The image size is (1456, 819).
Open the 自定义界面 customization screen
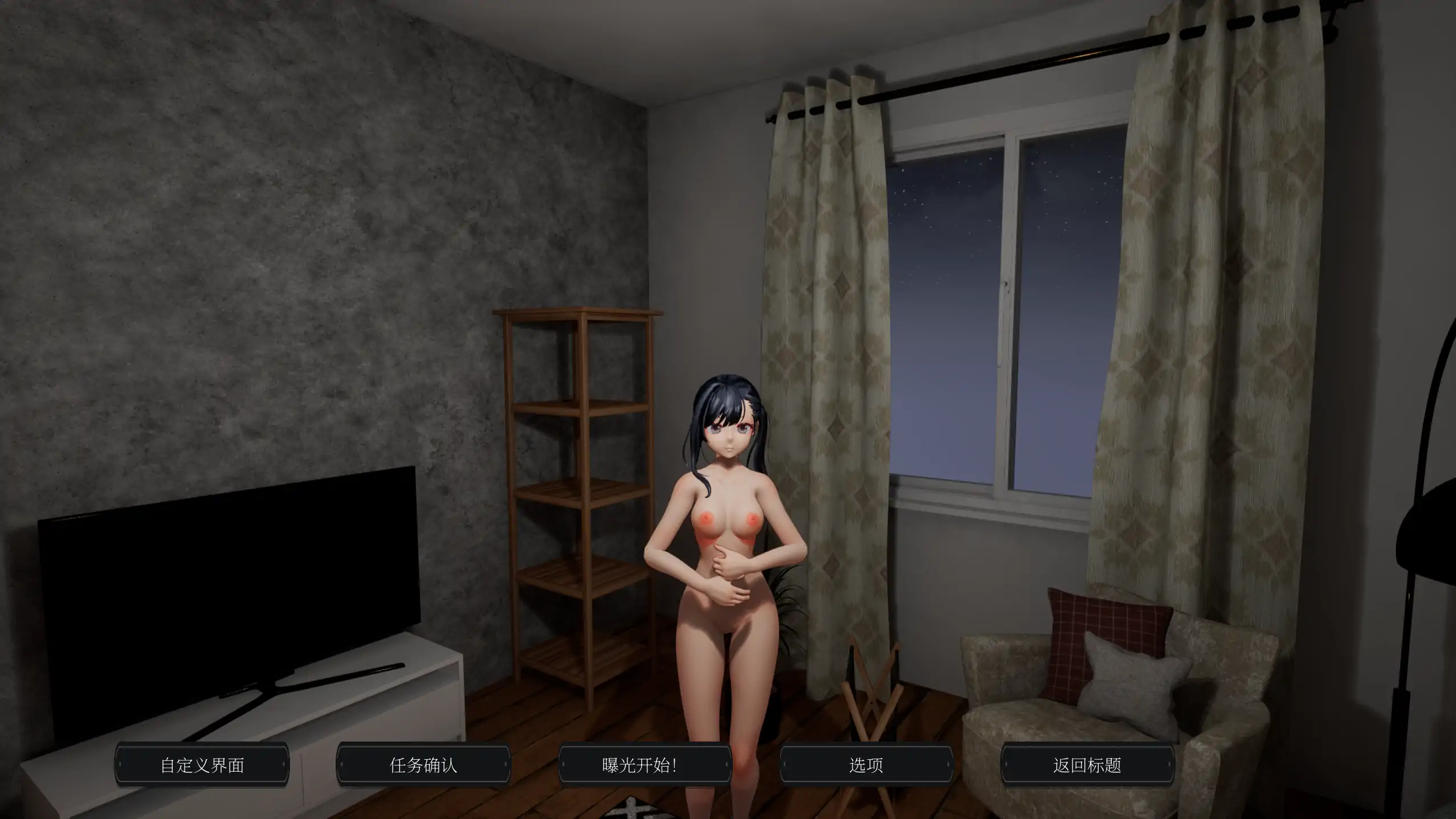(202, 765)
